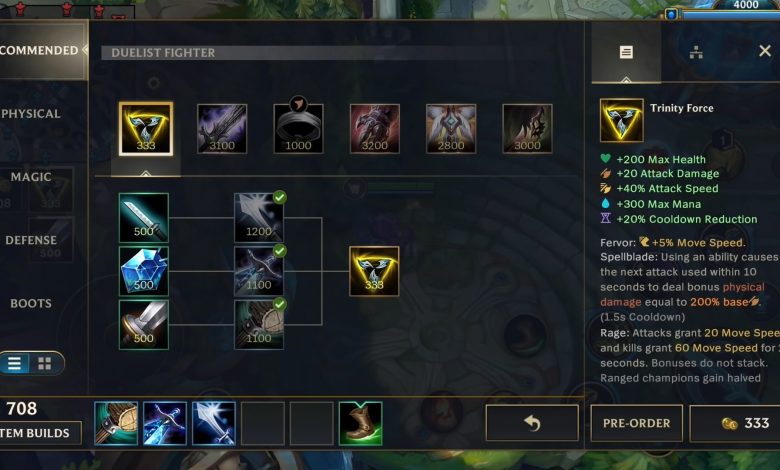The image size is (780, 470).
Task: Open the Magic items category
Action: click(x=31, y=177)
